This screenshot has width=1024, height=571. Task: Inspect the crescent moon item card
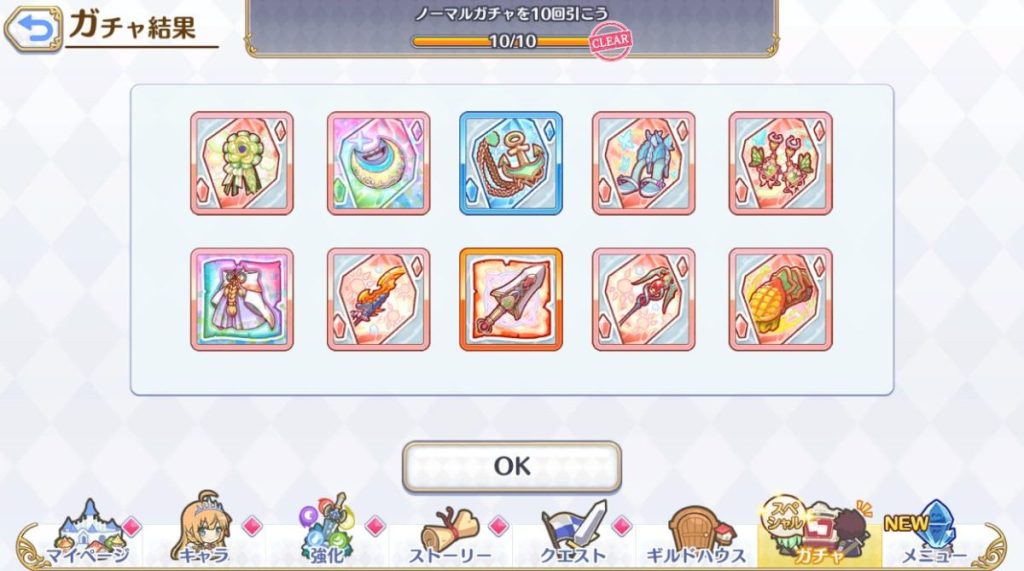point(378,163)
